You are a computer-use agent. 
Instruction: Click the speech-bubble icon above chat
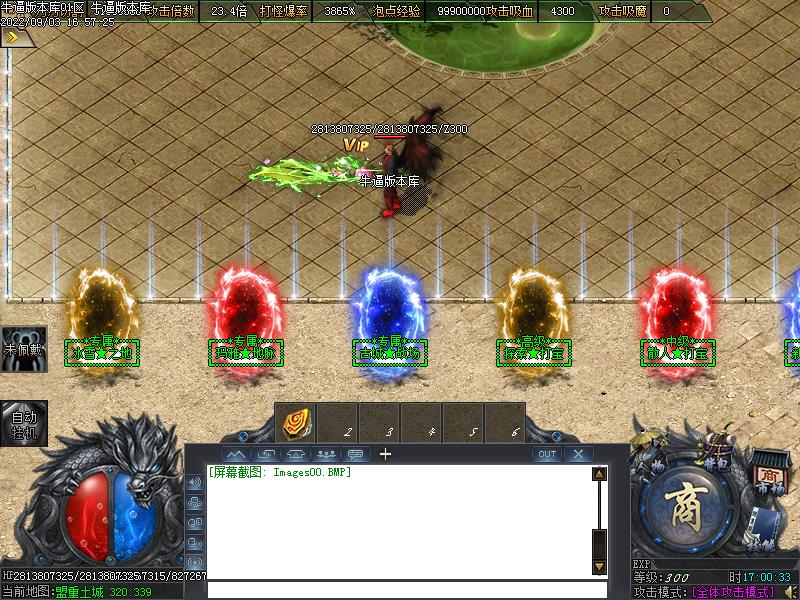(x=355, y=454)
